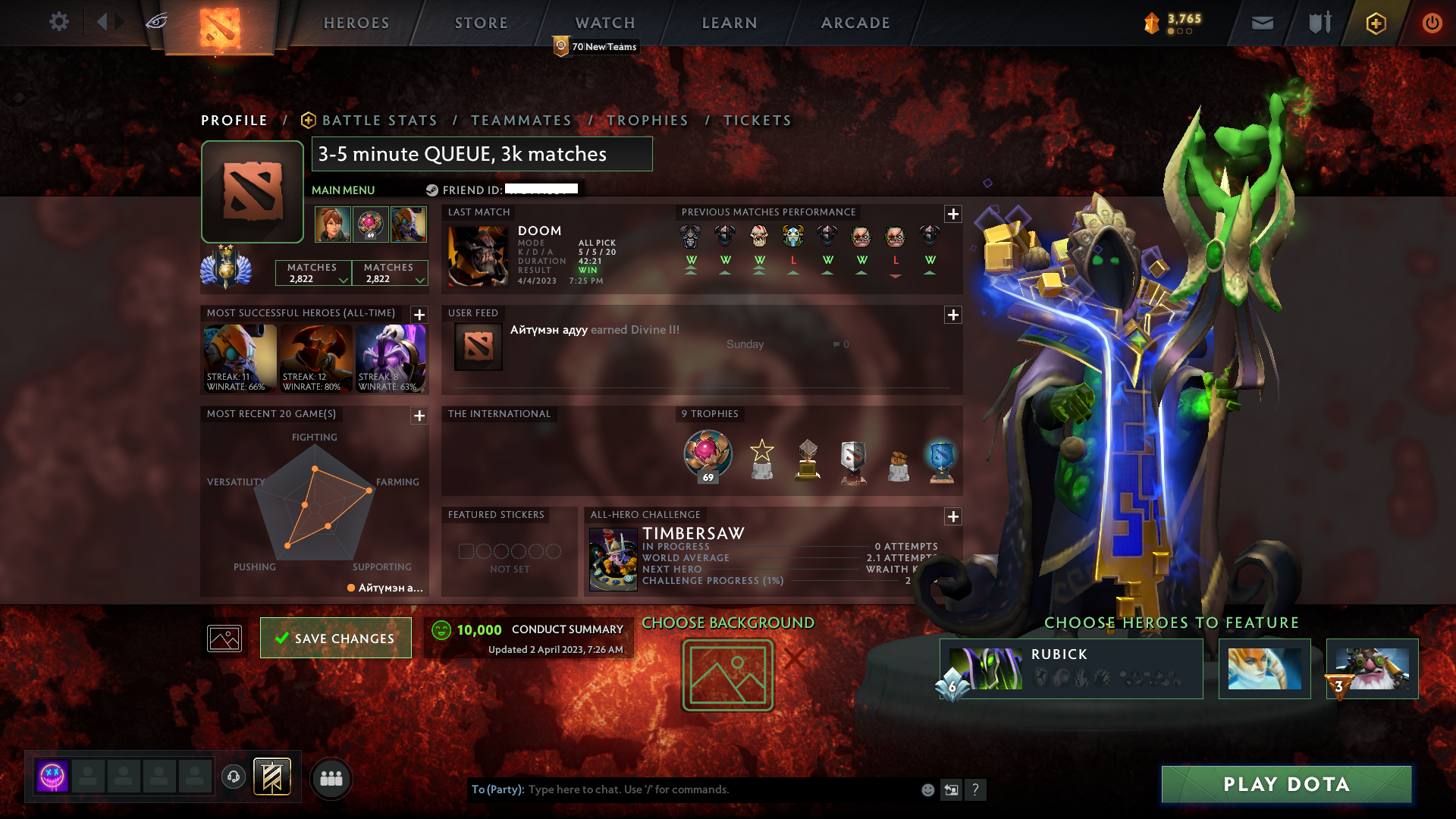Expand the Previous Matches Performance panel
This screenshot has width=1456, height=819.
[952, 215]
